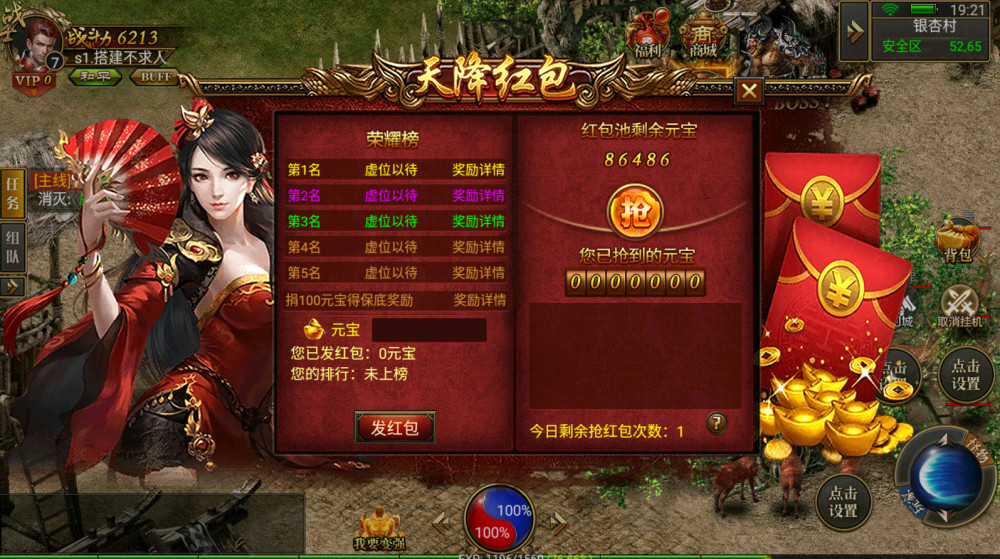Image resolution: width=1000 pixels, height=559 pixels.
Task: View 奖励详情 for rank 第4名
Action: point(479,247)
